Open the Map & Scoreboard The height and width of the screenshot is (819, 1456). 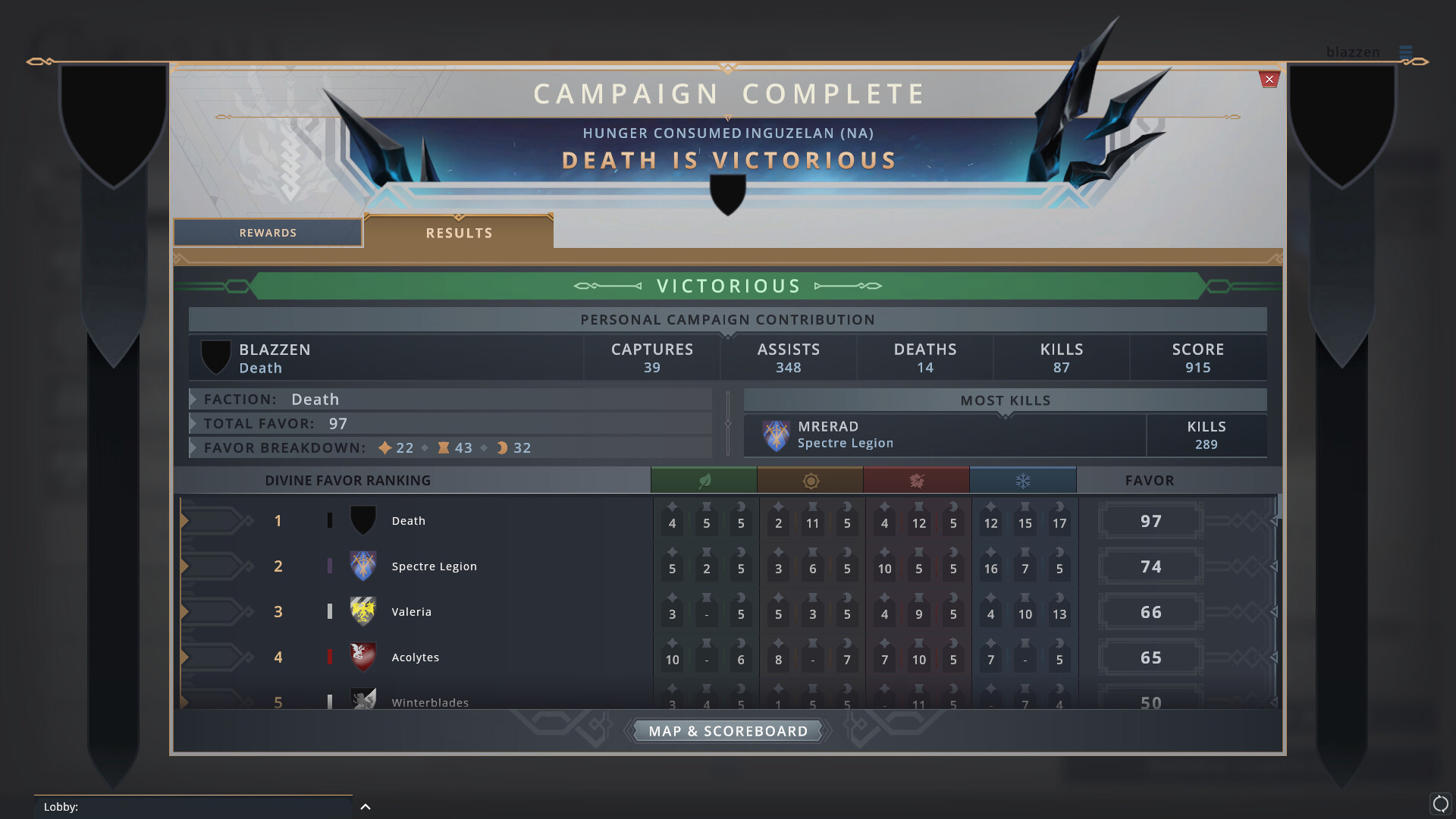point(728,731)
